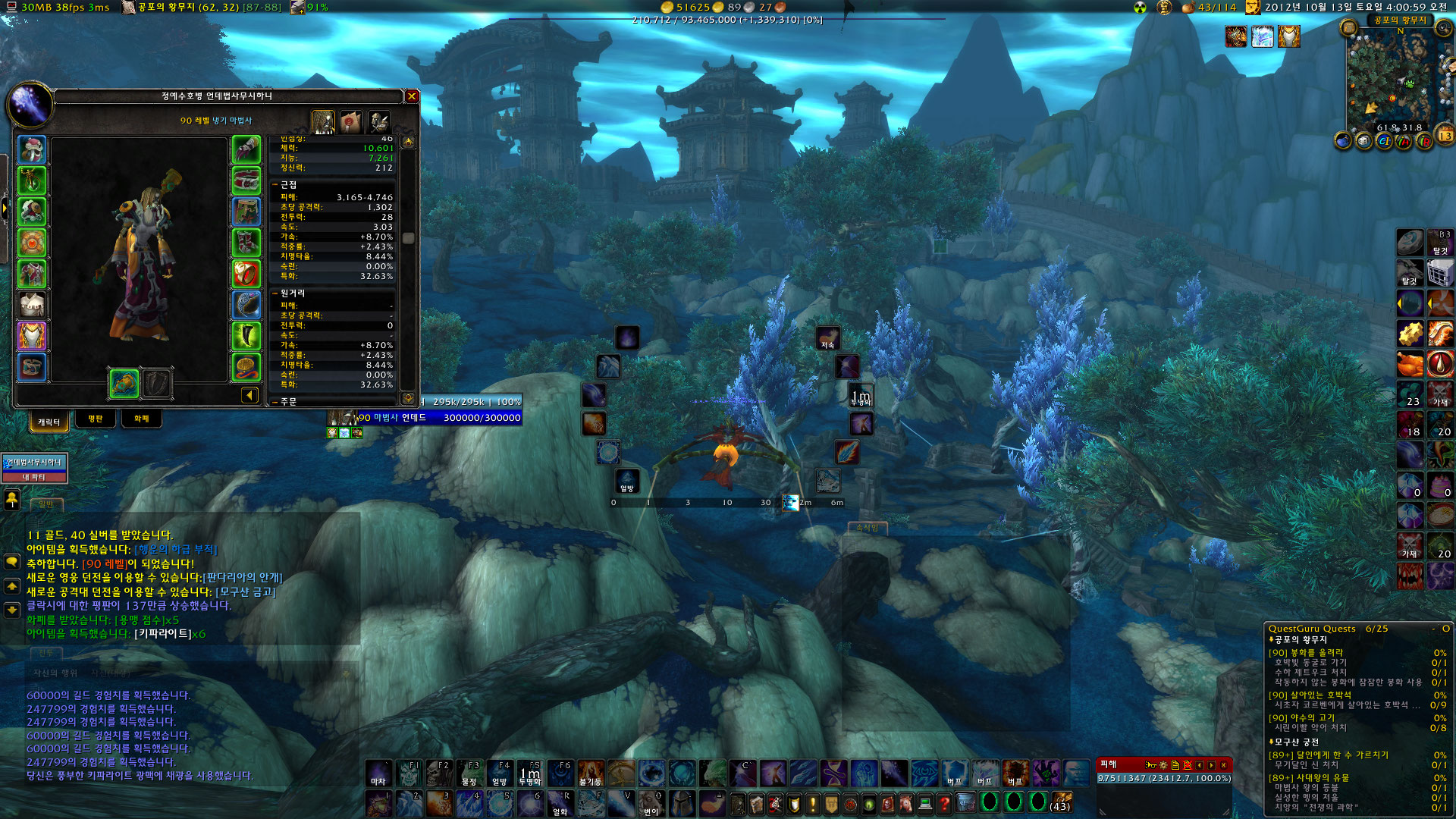Click the dice icon below the minimap

1363,142
